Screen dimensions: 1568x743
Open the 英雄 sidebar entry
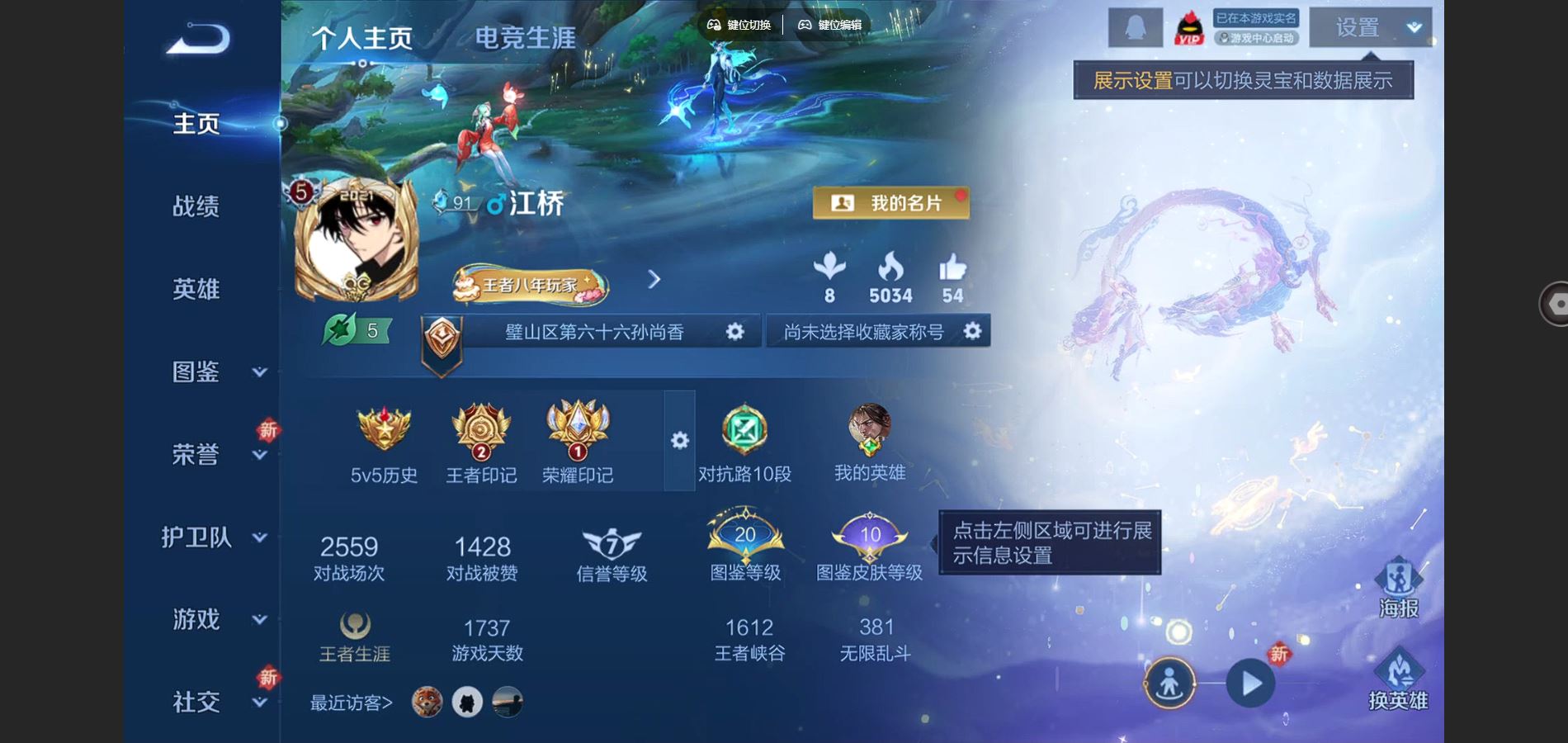[x=196, y=289]
